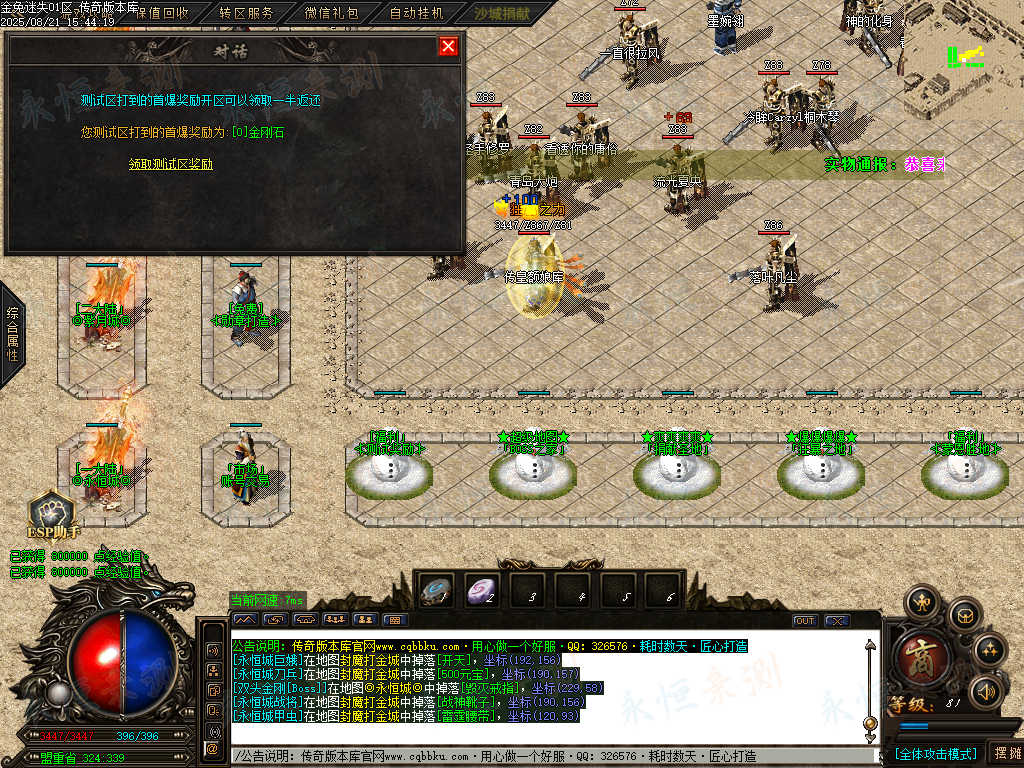
Task: Close the 对话 dialogue window
Action: point(448,46)
